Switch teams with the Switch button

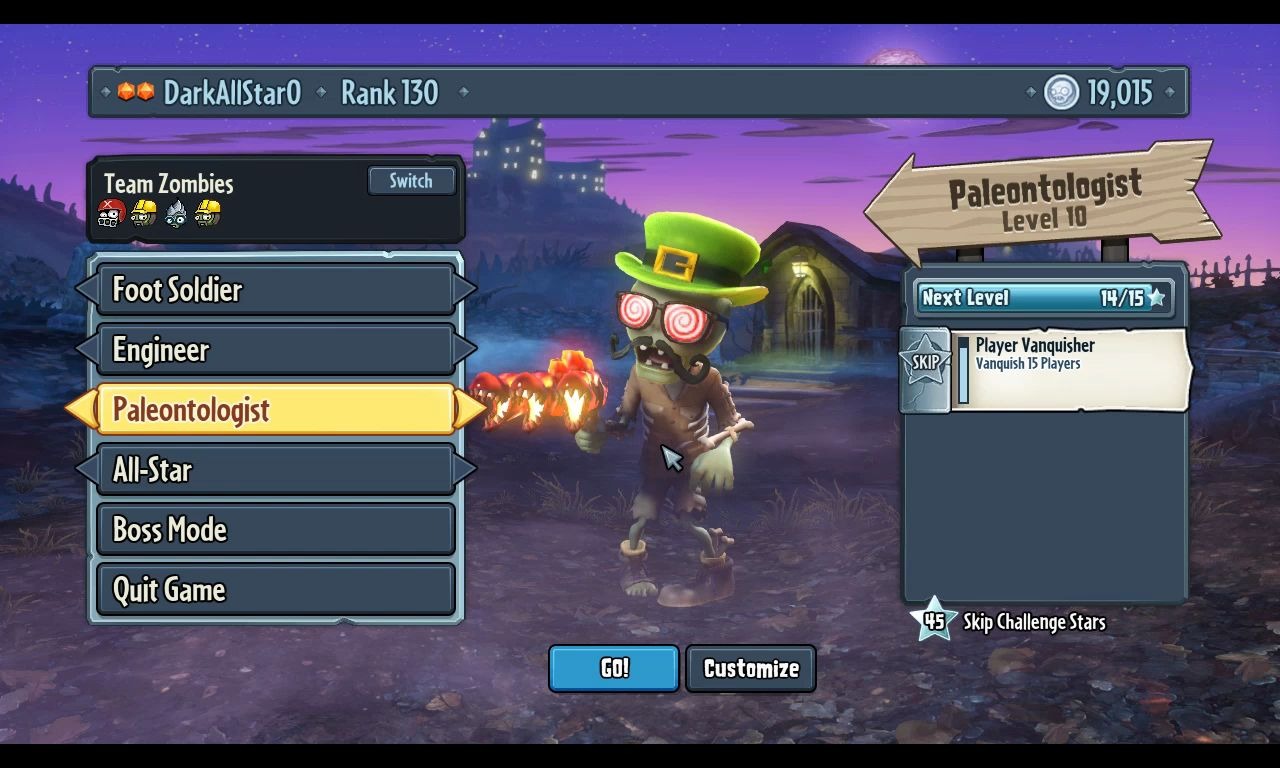411,181
